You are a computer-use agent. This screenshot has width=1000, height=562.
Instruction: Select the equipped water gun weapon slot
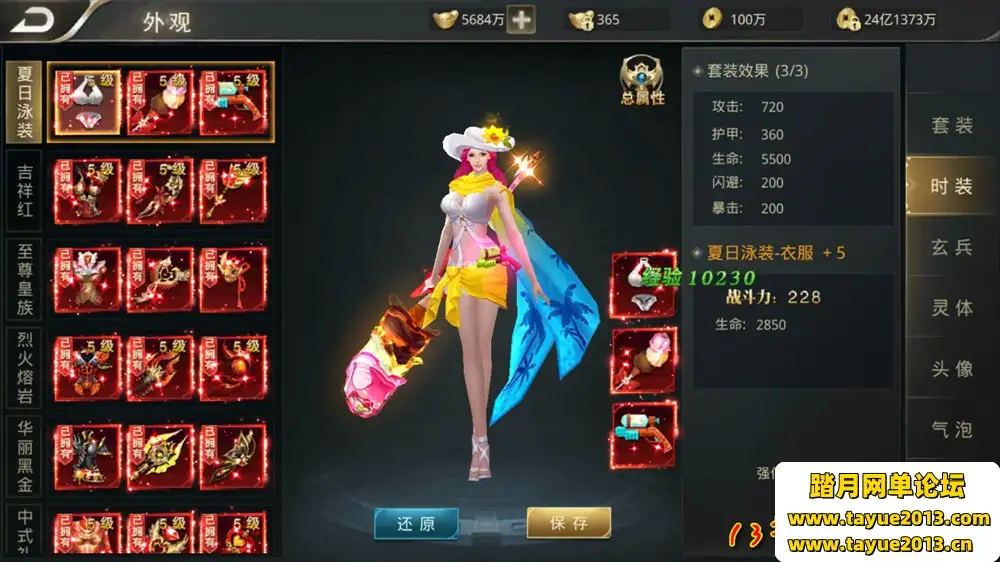(643, 434)
